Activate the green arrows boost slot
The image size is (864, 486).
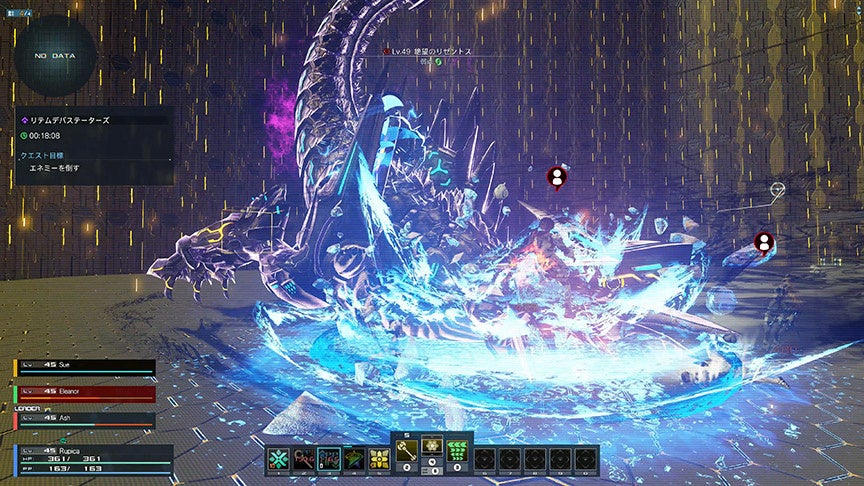[459, 451]
